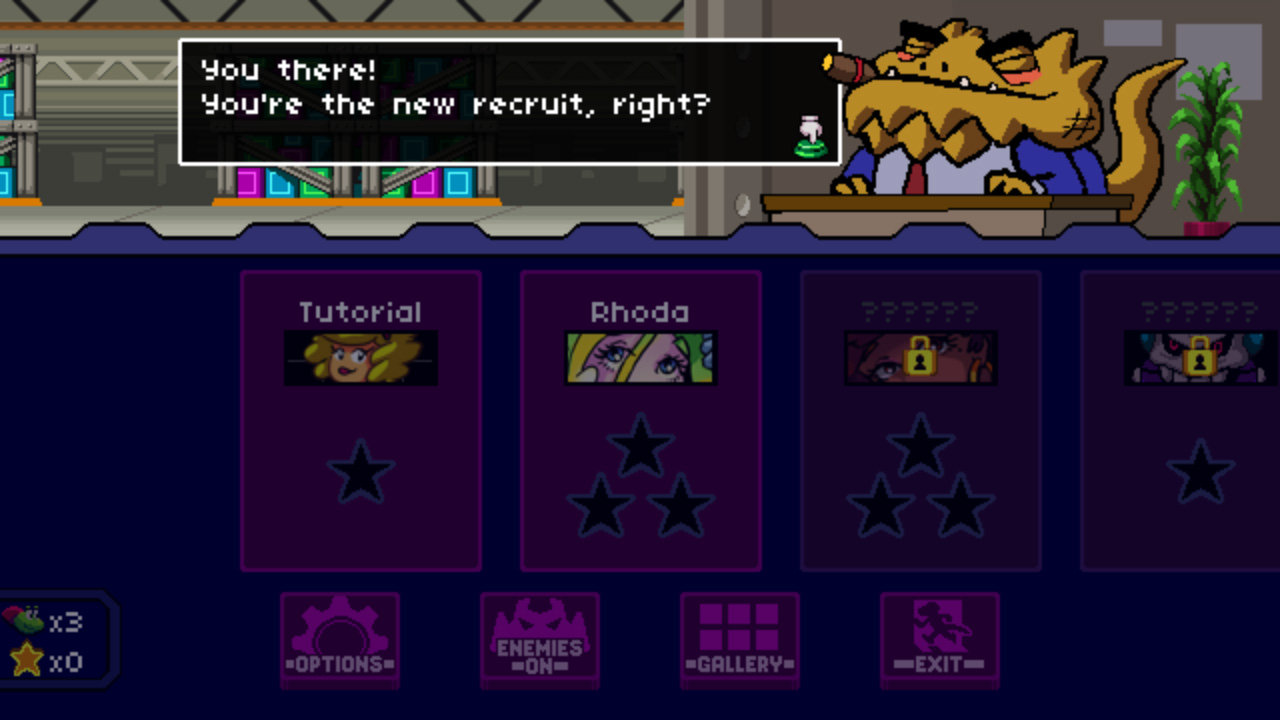The width and height of the screenshot is (1280, 720).
Task: Select the Tutorial stage card
Action: 361,420
